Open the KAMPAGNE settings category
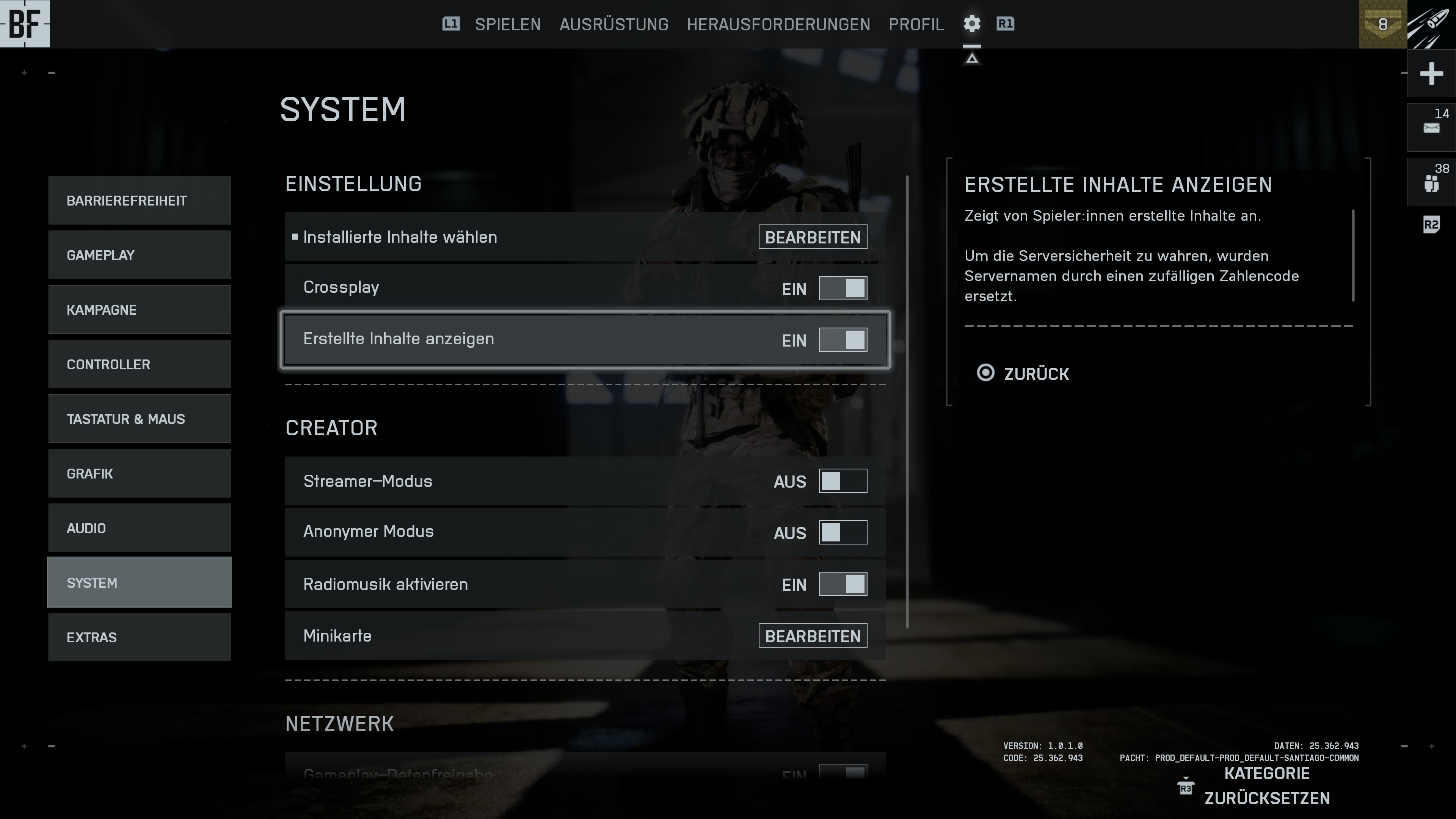Screen dimensions: 1456x819 coord(139,310)
